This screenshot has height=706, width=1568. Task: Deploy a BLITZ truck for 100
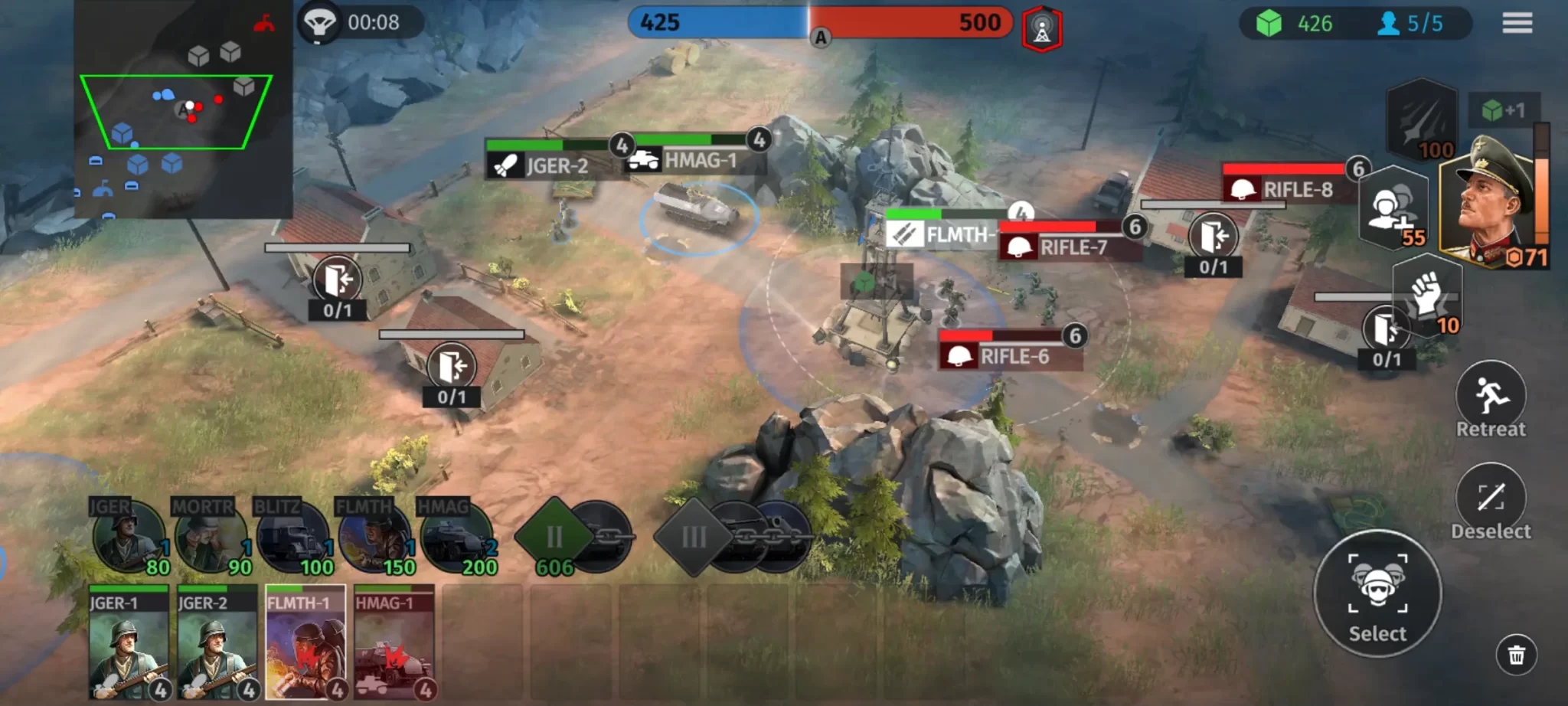(293, 538)
